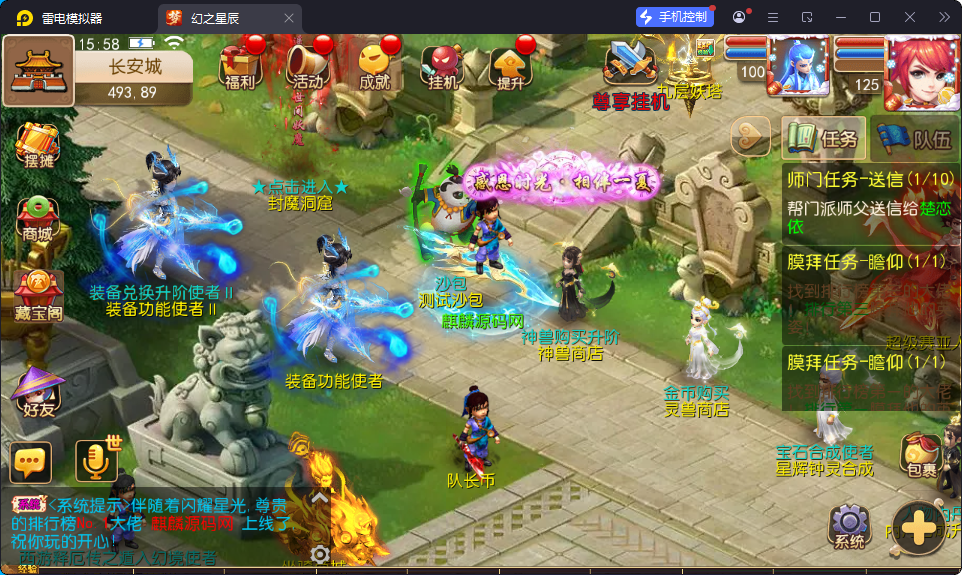962x575 pixels.
Task: Open the 福利 welfare menu
Action: (x=241, y=66)
